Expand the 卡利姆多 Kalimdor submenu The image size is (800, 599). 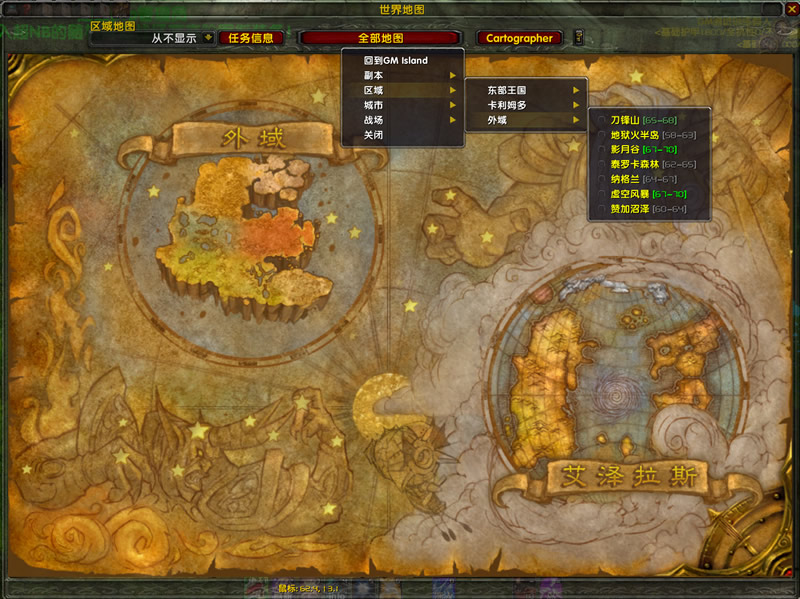point(526,105)
